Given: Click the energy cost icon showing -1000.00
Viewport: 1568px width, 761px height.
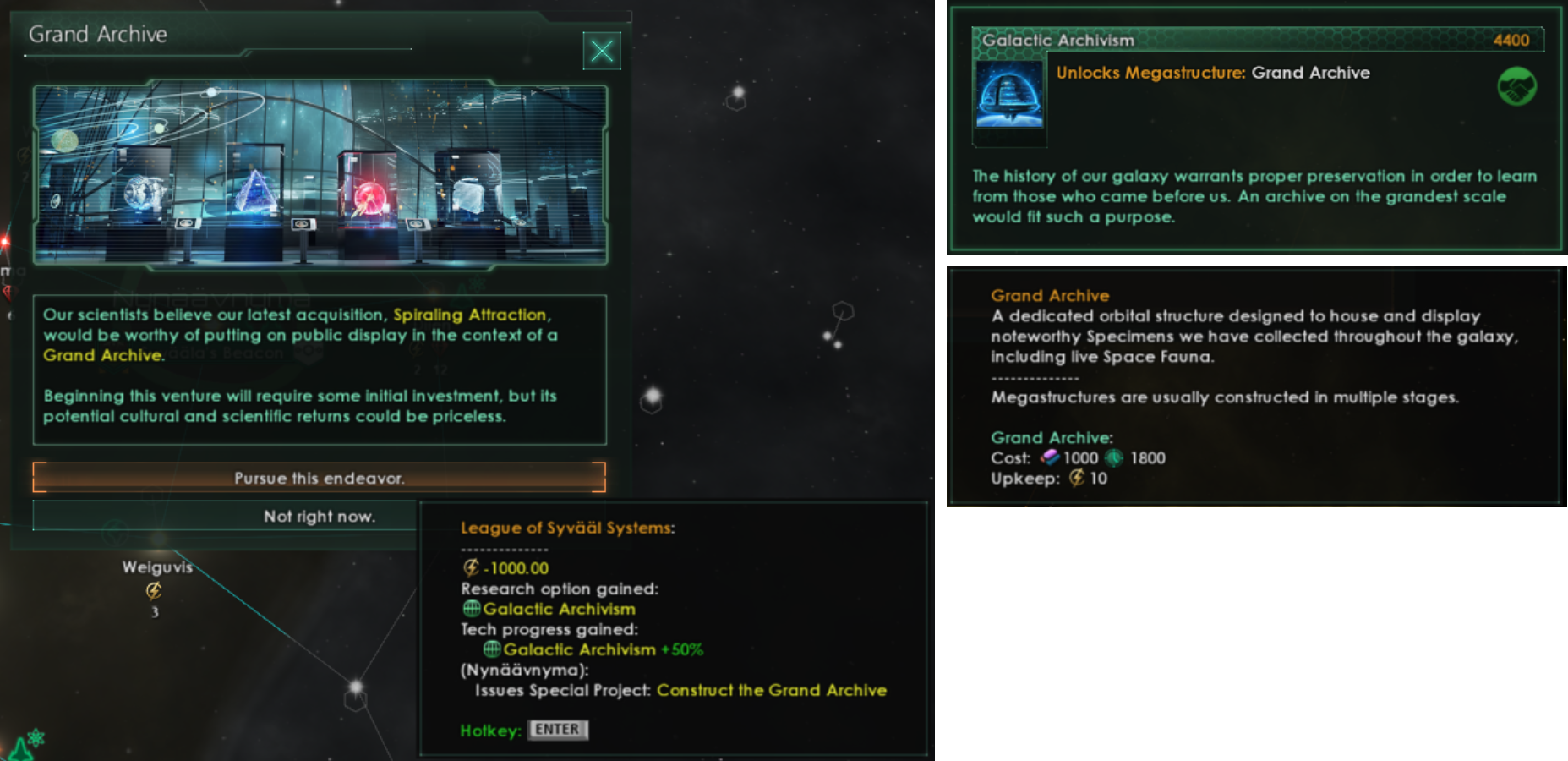Looking at the screenshot, I should tap(470, 567).
